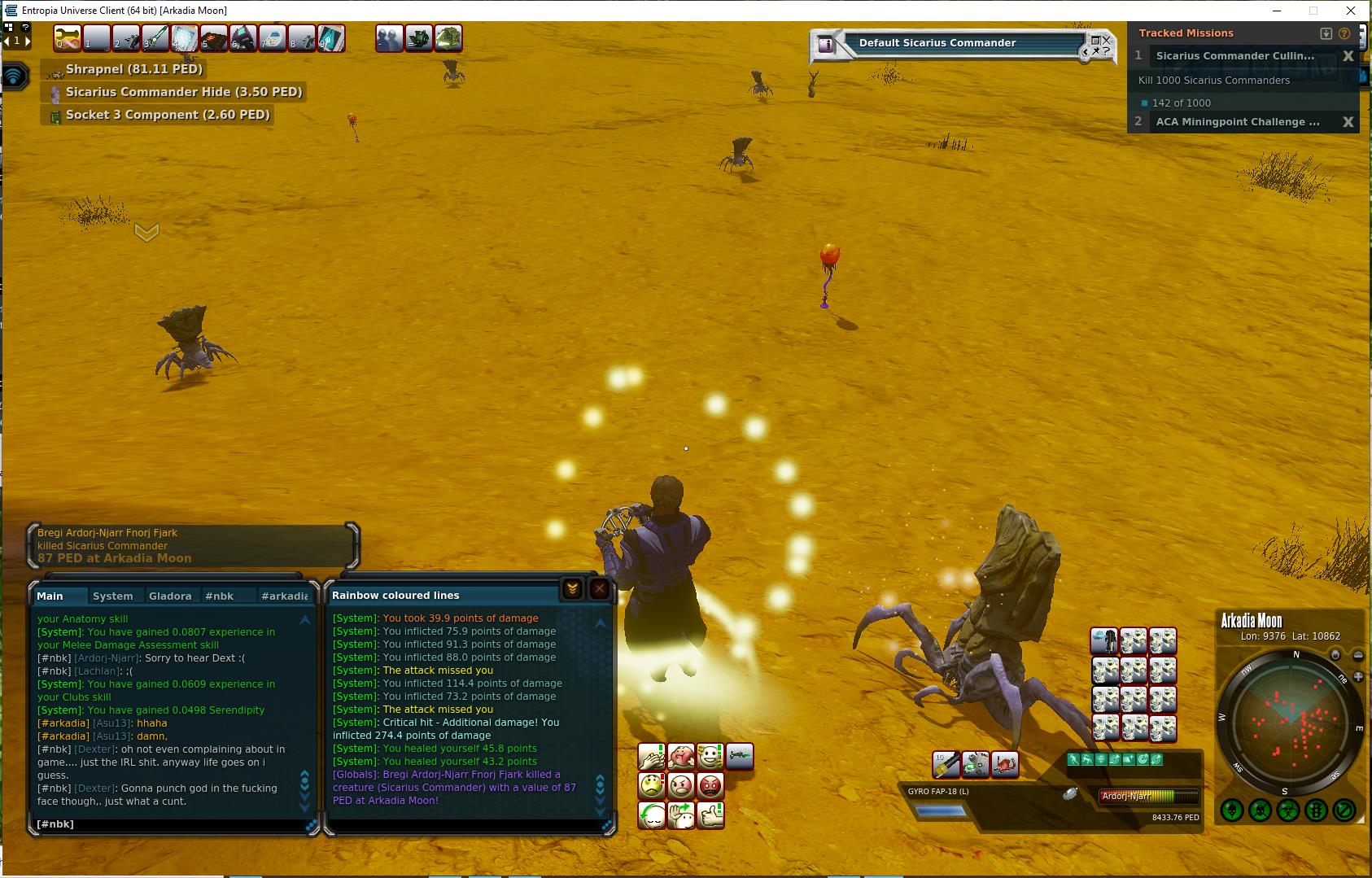Select the red creature icon above the FAP panel
Viewport: 1372px width, 878px height.
pyautogui.click(x=1005, y=764)
